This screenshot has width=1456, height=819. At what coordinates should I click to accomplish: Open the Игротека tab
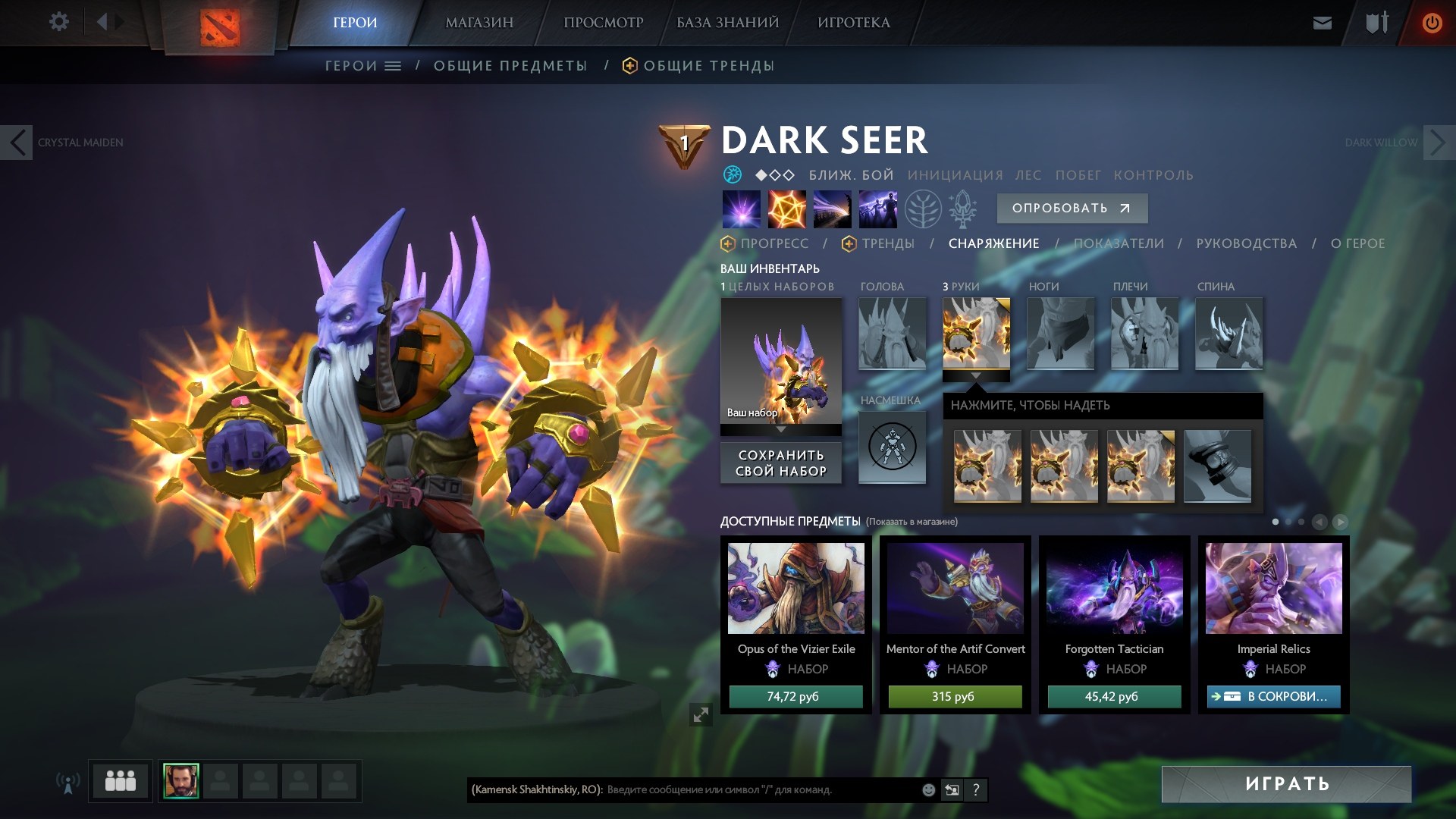click(x=853, y=23)
